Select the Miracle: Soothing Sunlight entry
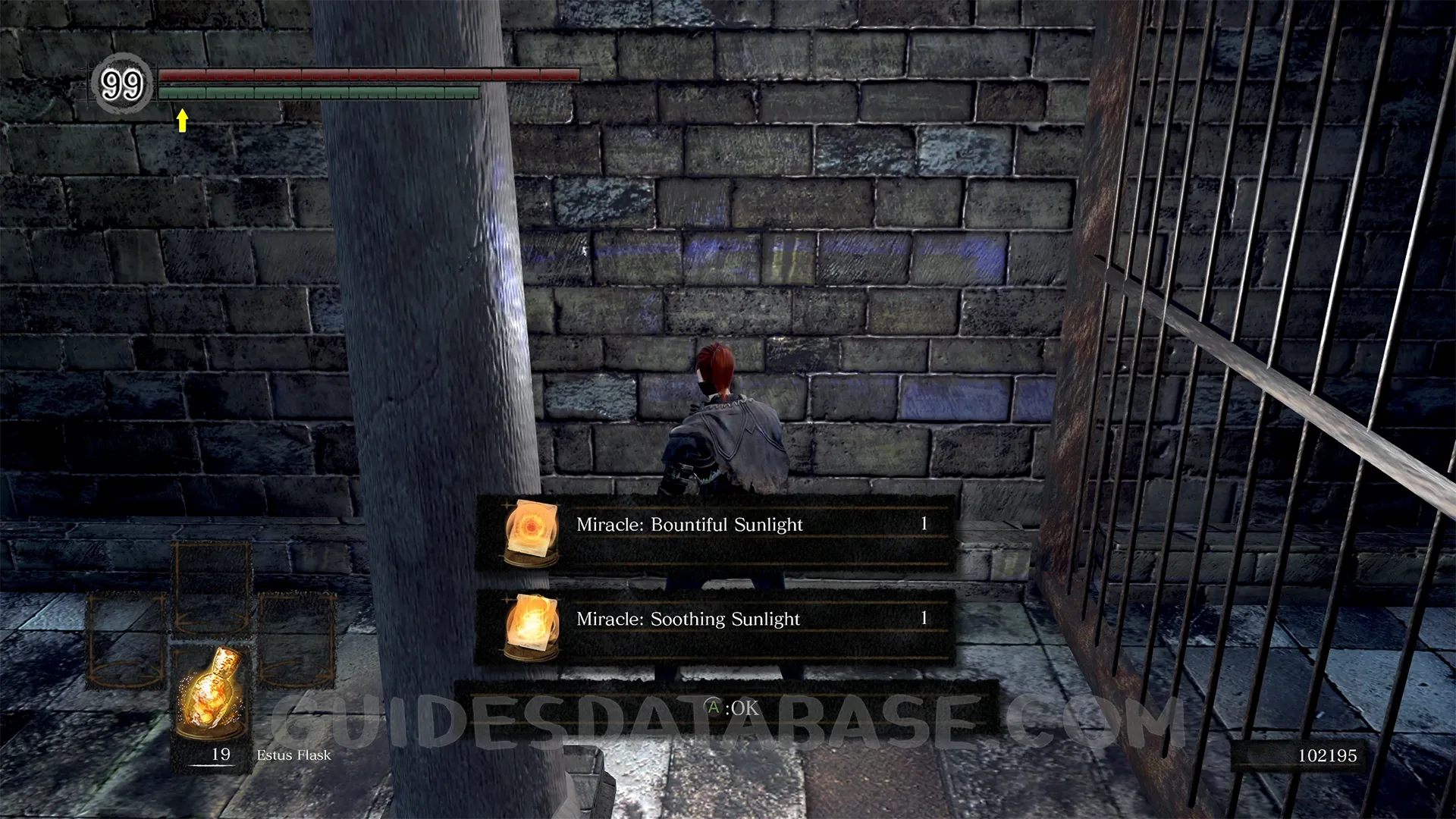Screen dimensions: 1456x819 point(714,620)
